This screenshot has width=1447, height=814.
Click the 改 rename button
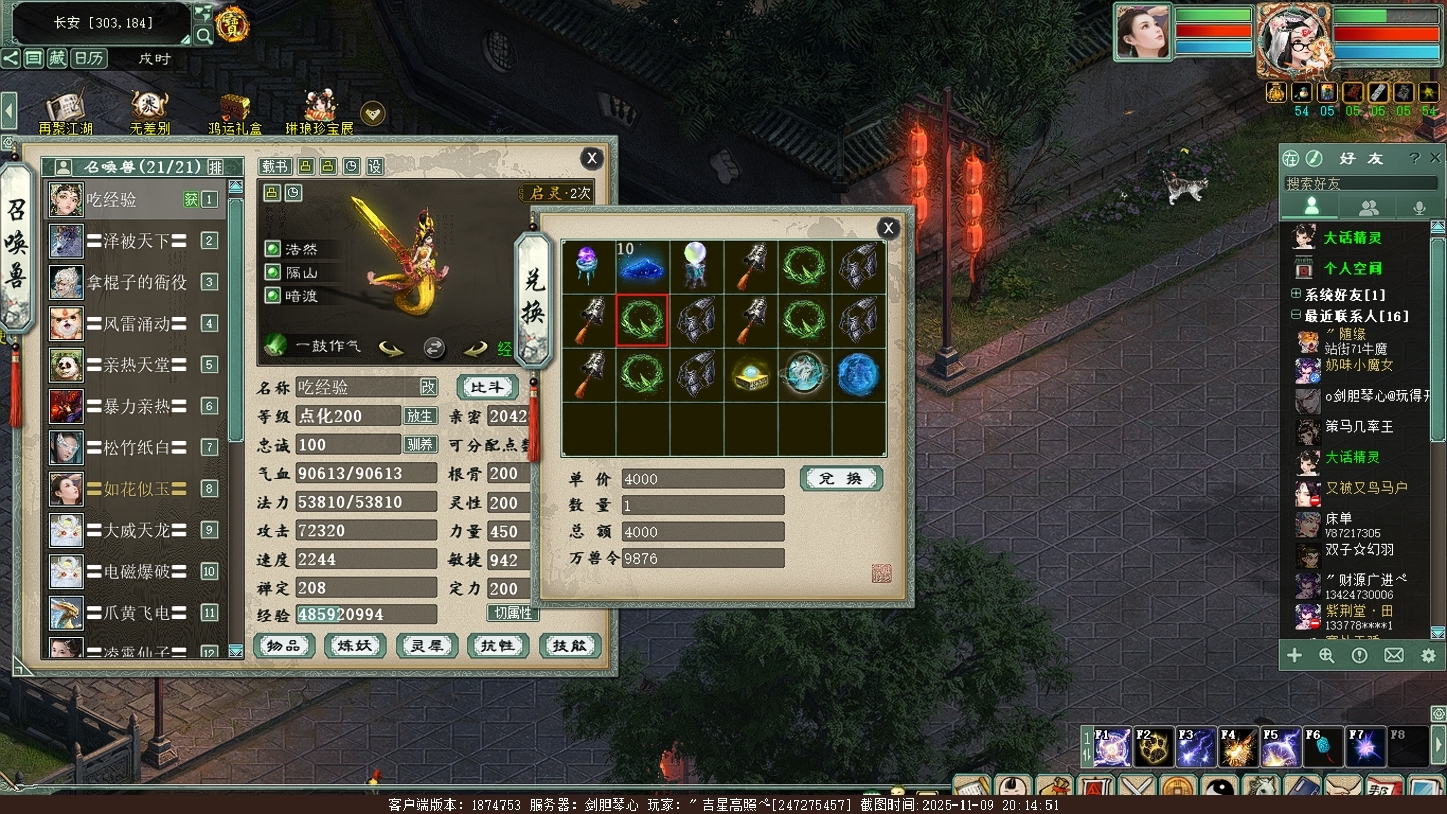click(428, 387)
